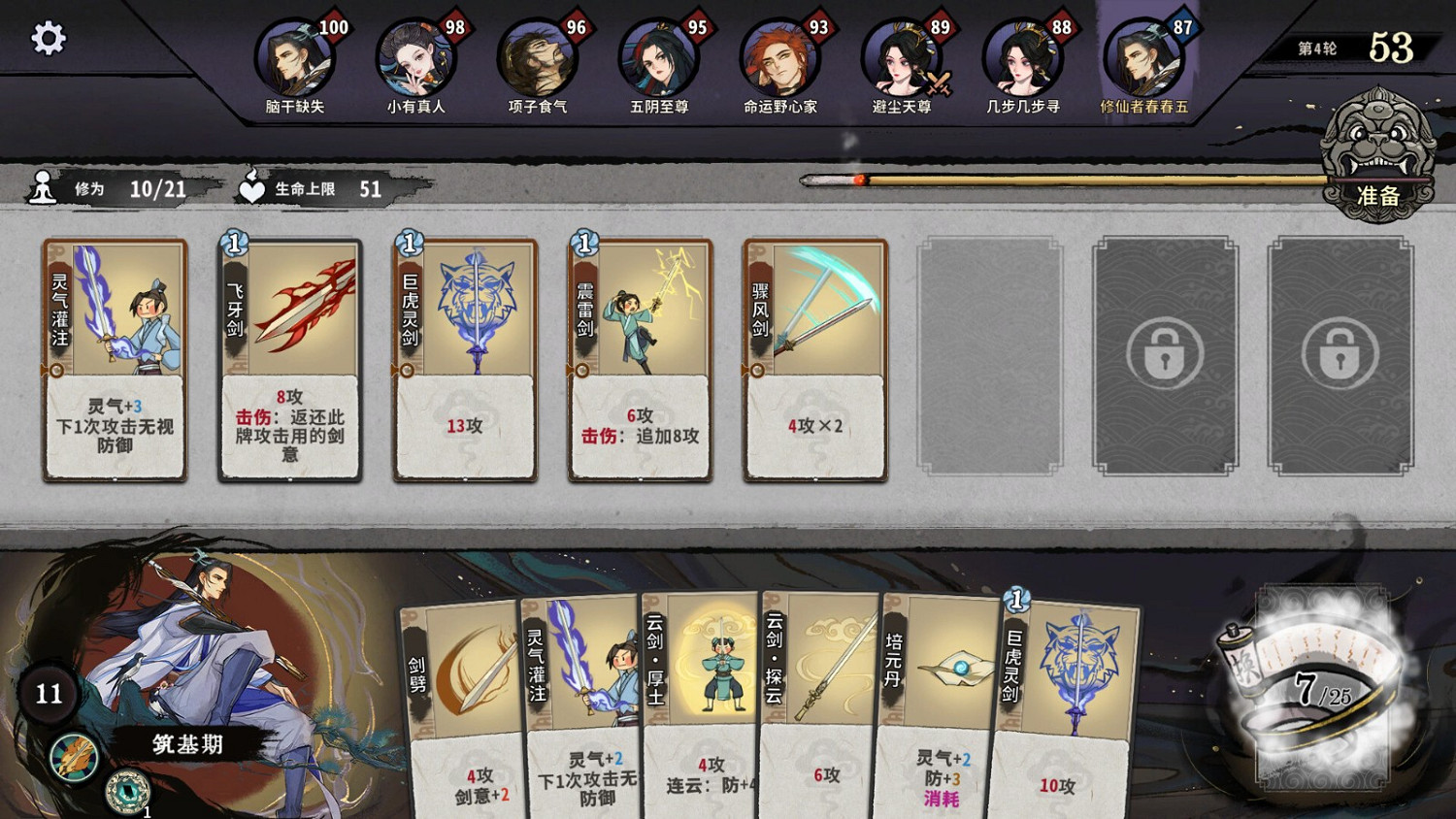This screenshot has width=1456, height=819.
Task: Select the 骤风剑 card on the board
Action: coord(813,357)
